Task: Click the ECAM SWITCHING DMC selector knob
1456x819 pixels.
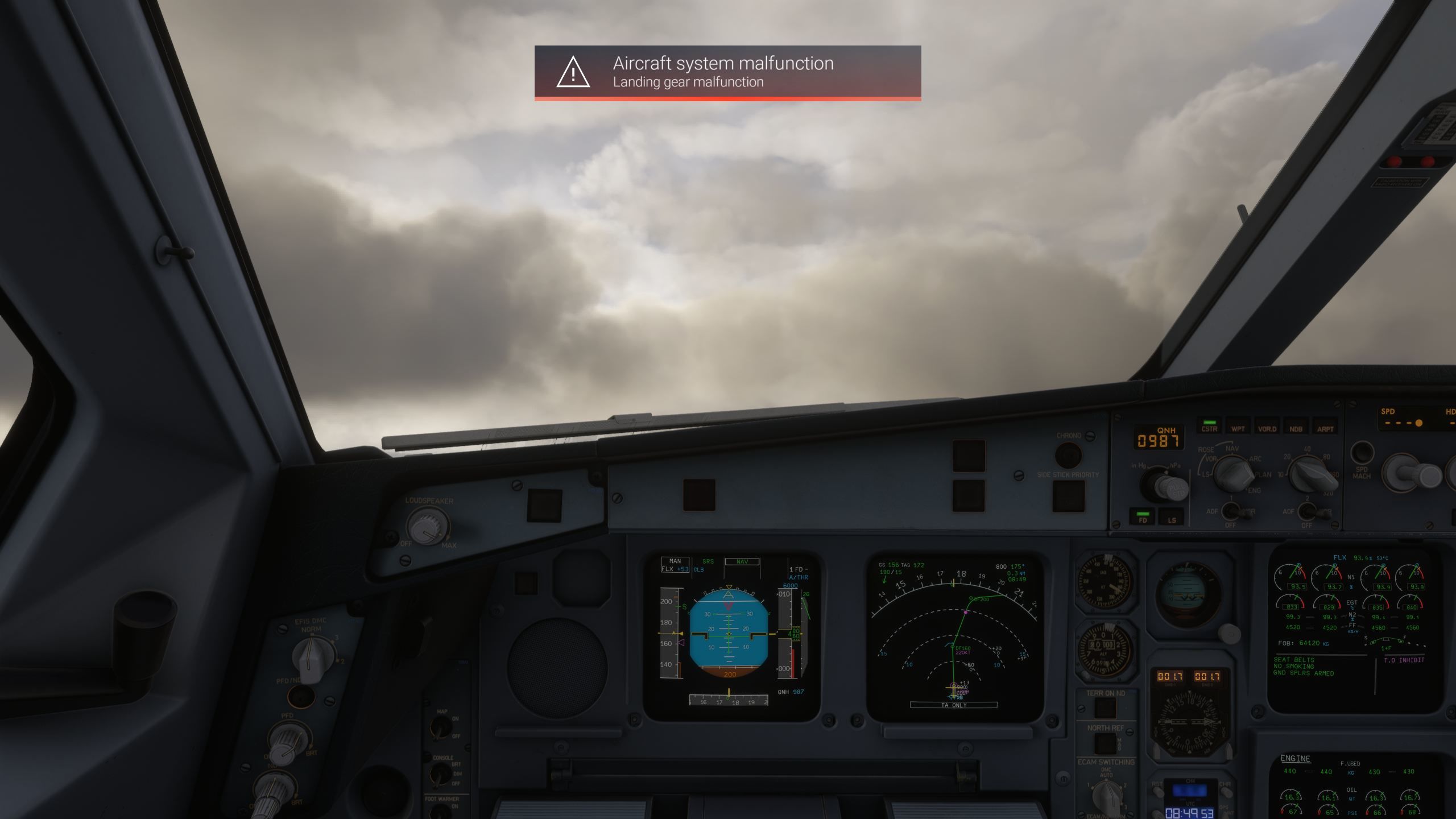Action: point(1107,795)
